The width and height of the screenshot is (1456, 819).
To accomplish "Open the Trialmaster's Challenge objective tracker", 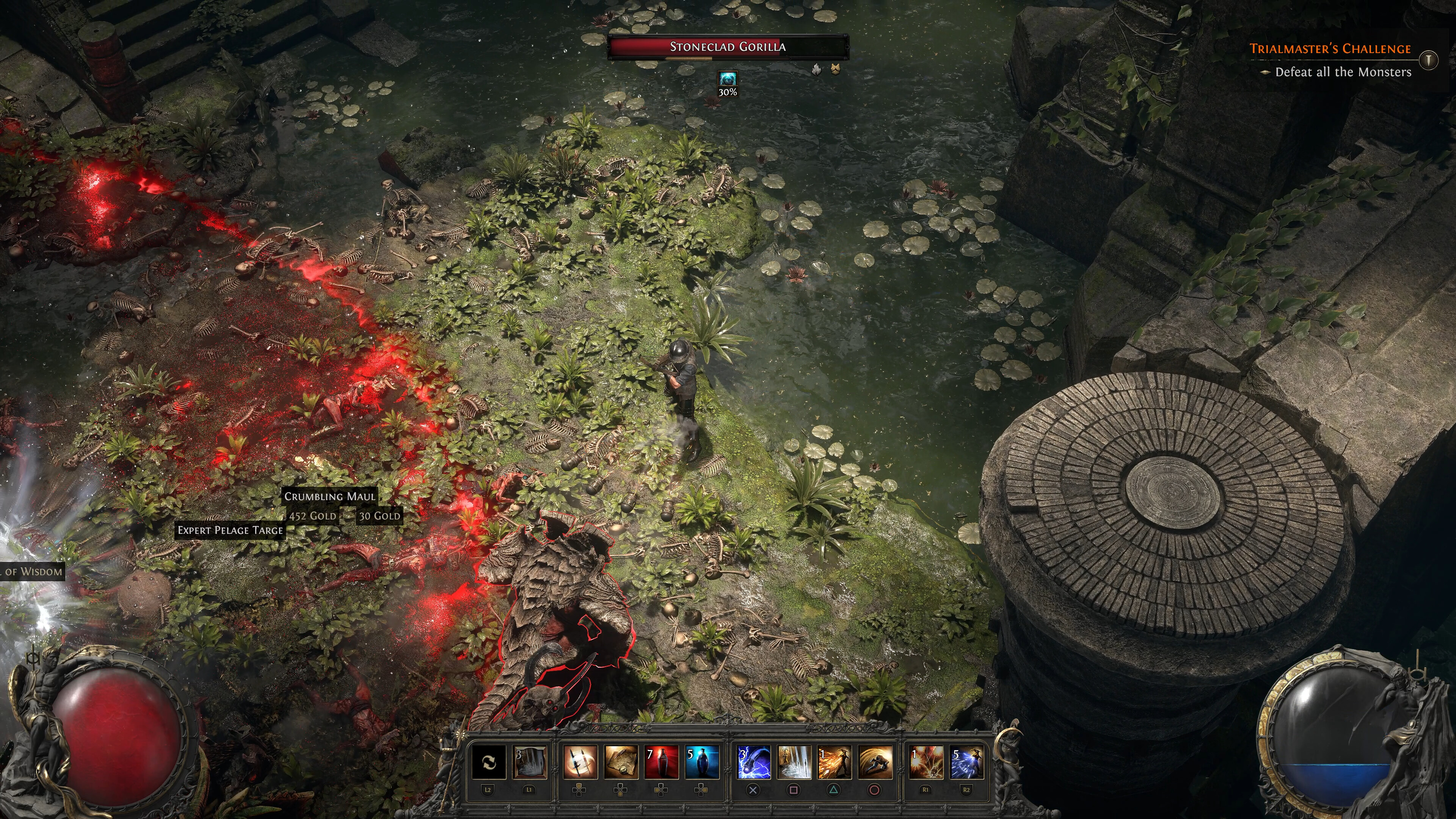I will pos(1329,49).
